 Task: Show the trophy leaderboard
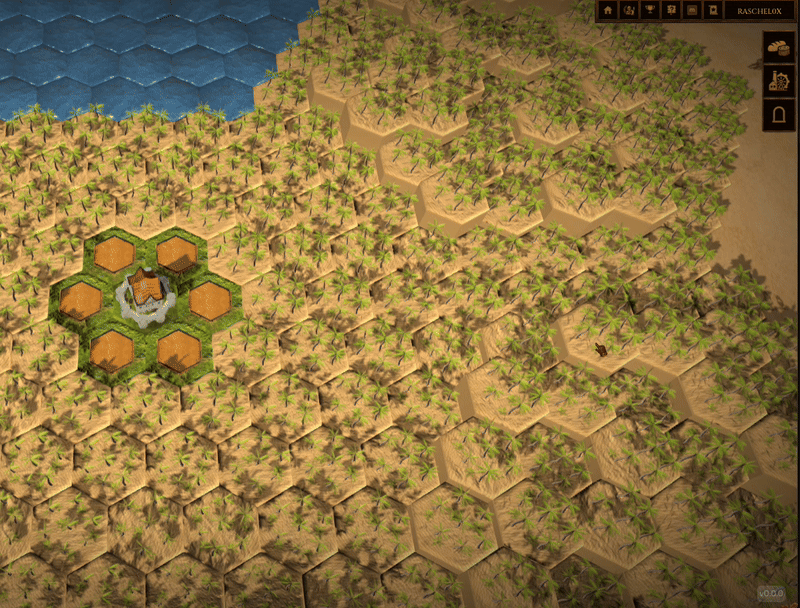pos(651,10)
